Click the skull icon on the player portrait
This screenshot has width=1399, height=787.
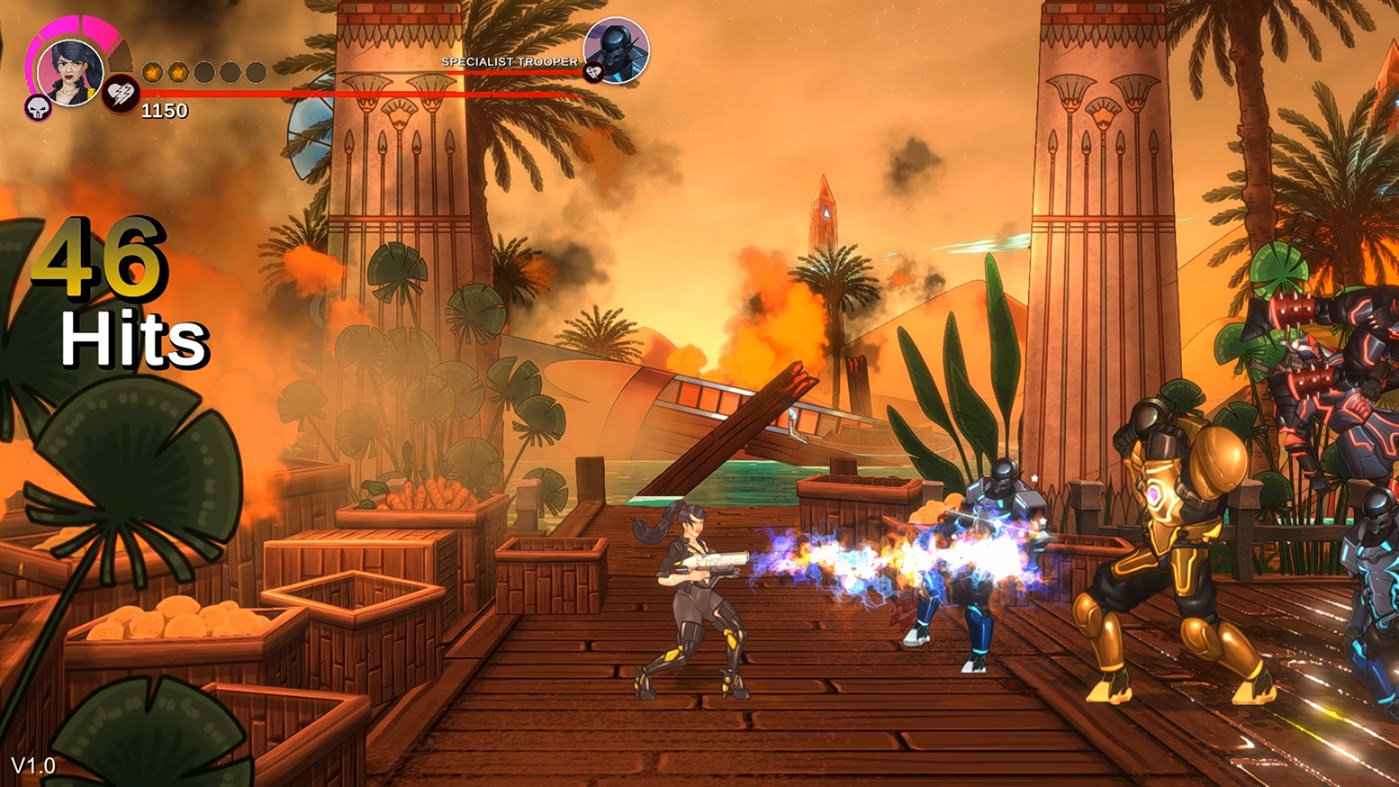tap(37, 108)
